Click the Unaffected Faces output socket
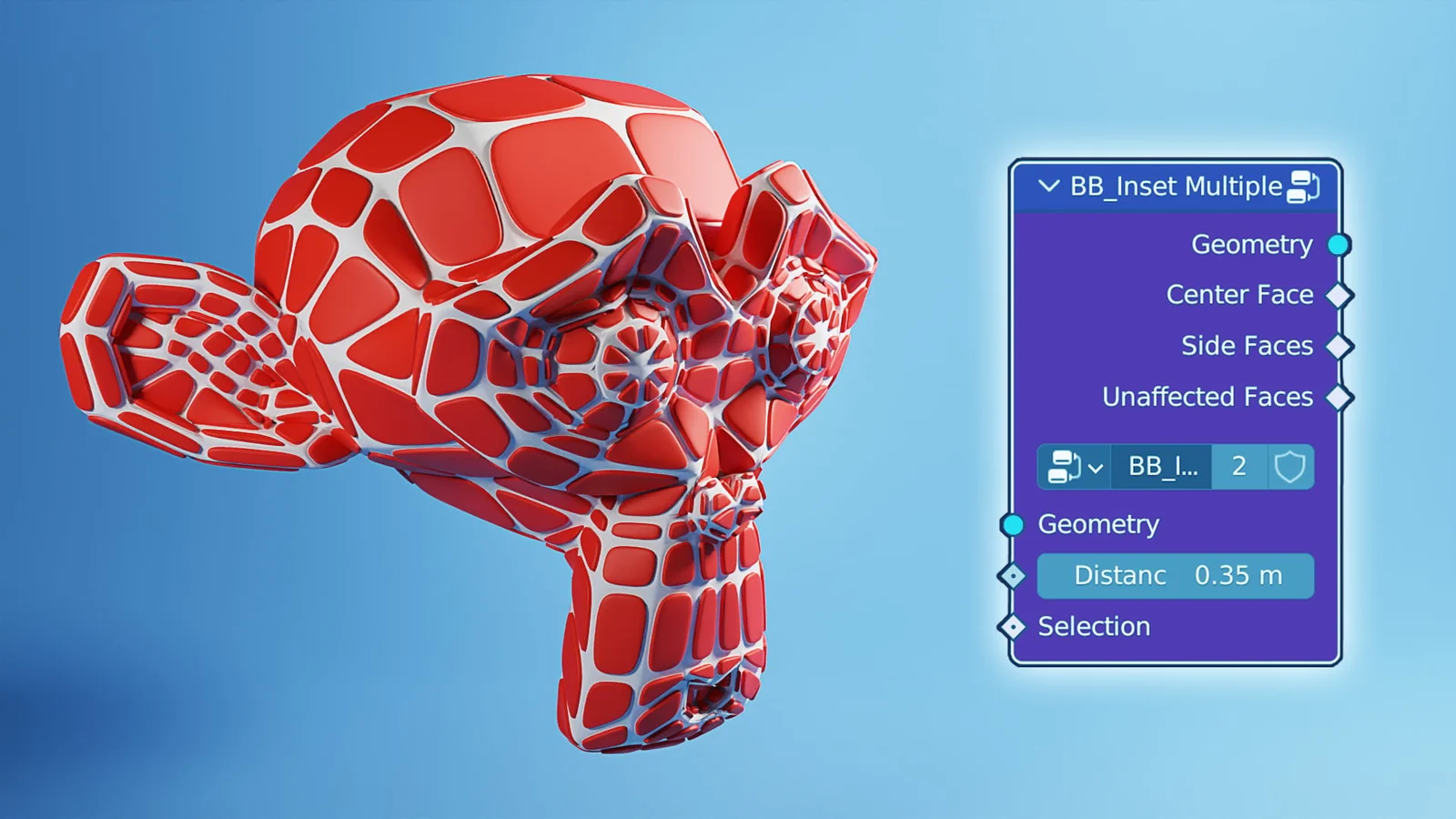This screenshot has width=1456, height=819. [1338, 397]
